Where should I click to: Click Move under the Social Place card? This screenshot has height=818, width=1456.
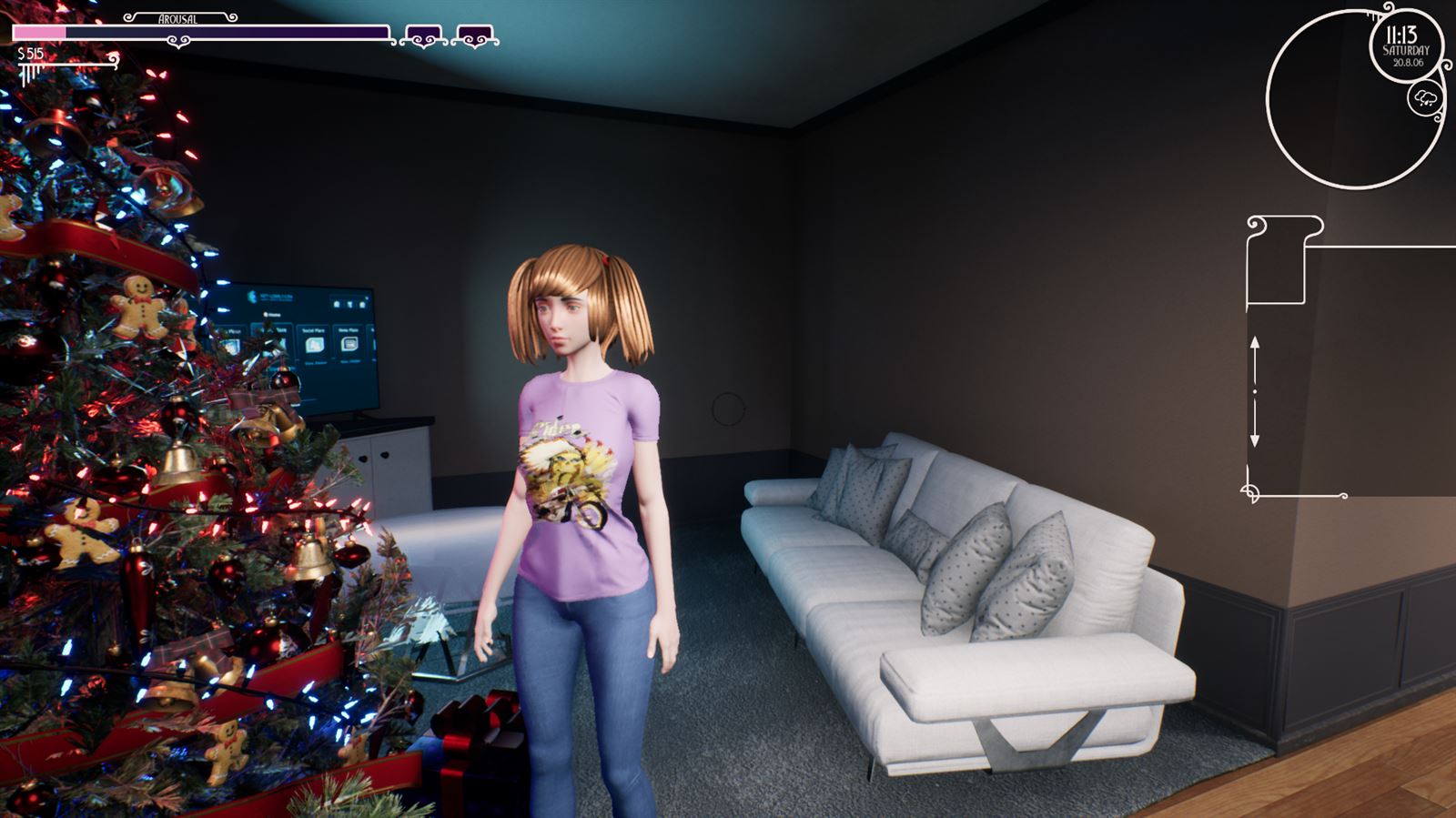(316, 362)
